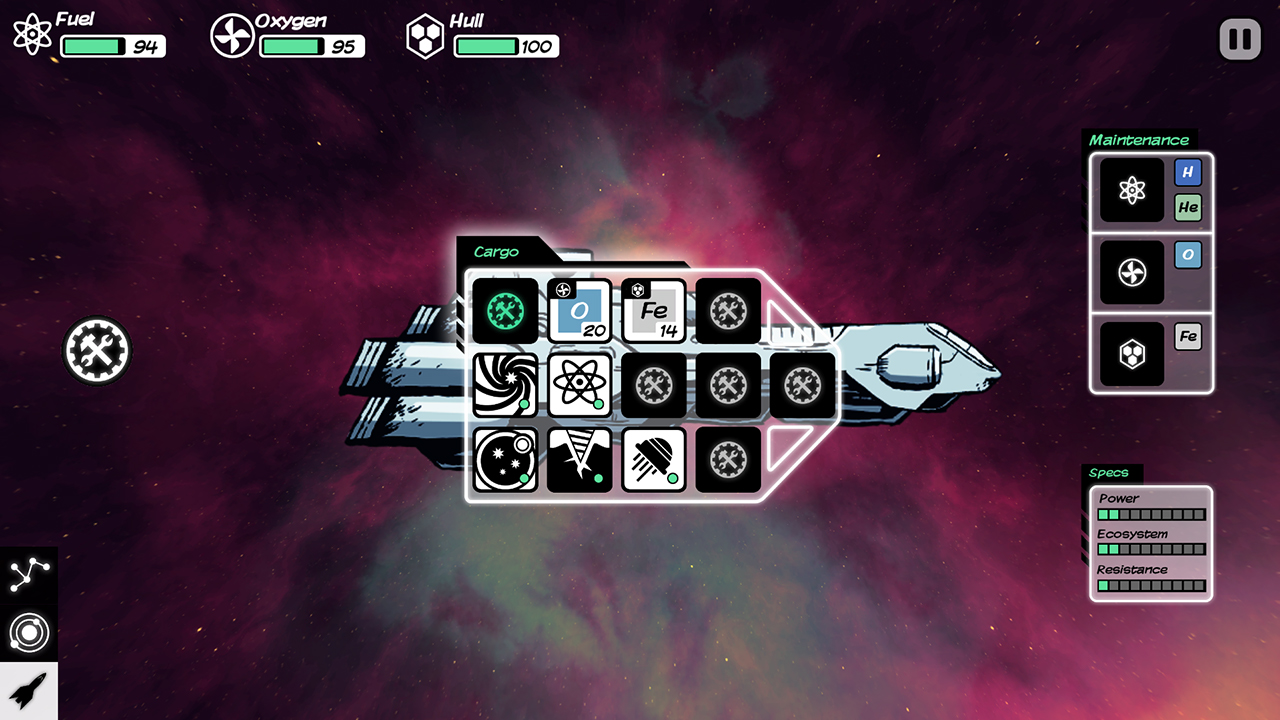
Task: Select the rocket icon in the bottom-left corner
Action: 30,690
